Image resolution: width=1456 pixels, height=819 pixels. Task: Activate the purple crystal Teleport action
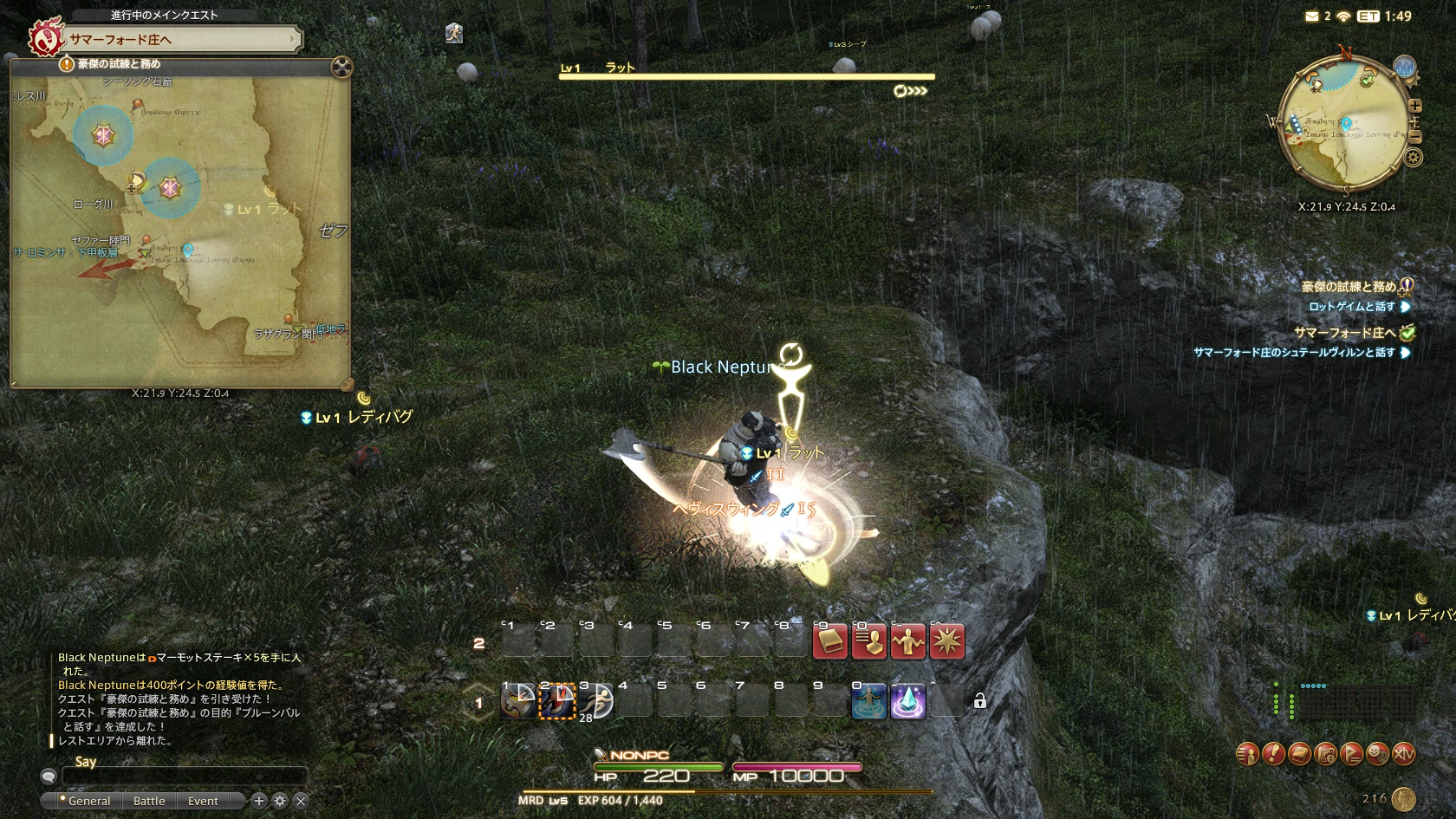click(907, 701)
